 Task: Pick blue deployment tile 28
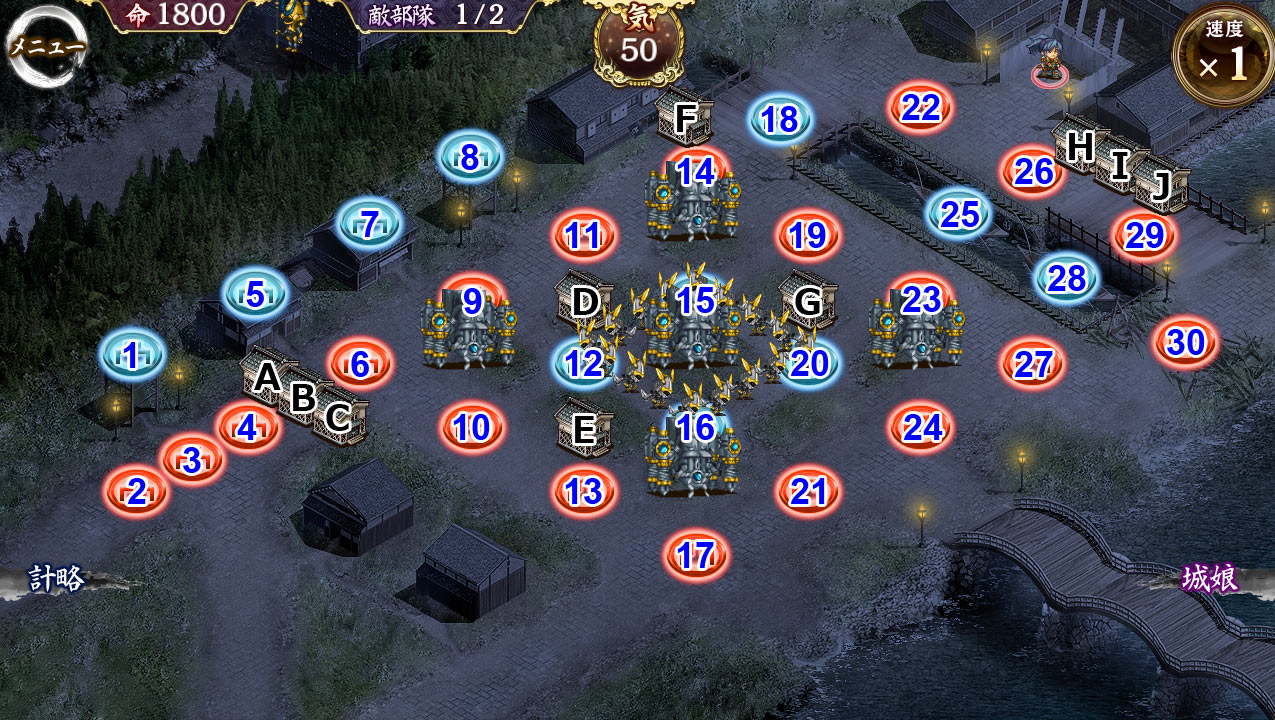[x=1067, y=278]
